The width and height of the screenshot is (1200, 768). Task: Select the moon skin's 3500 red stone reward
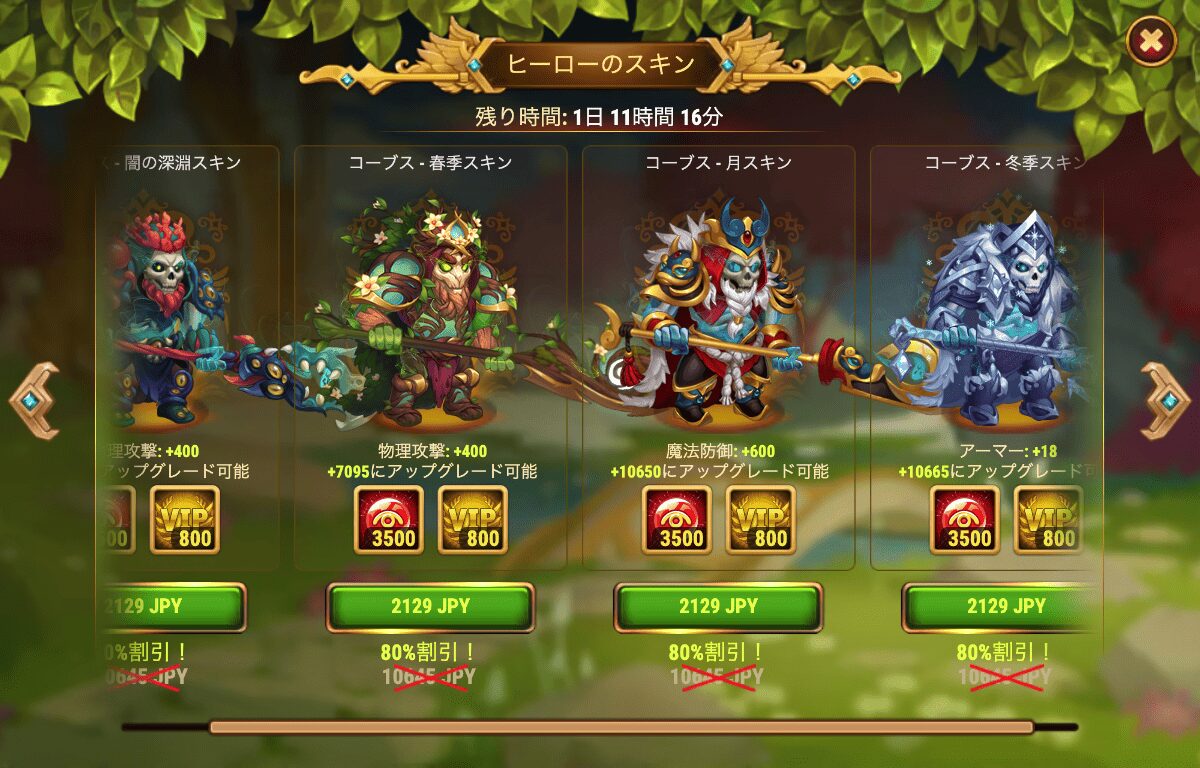coord(677,520)
